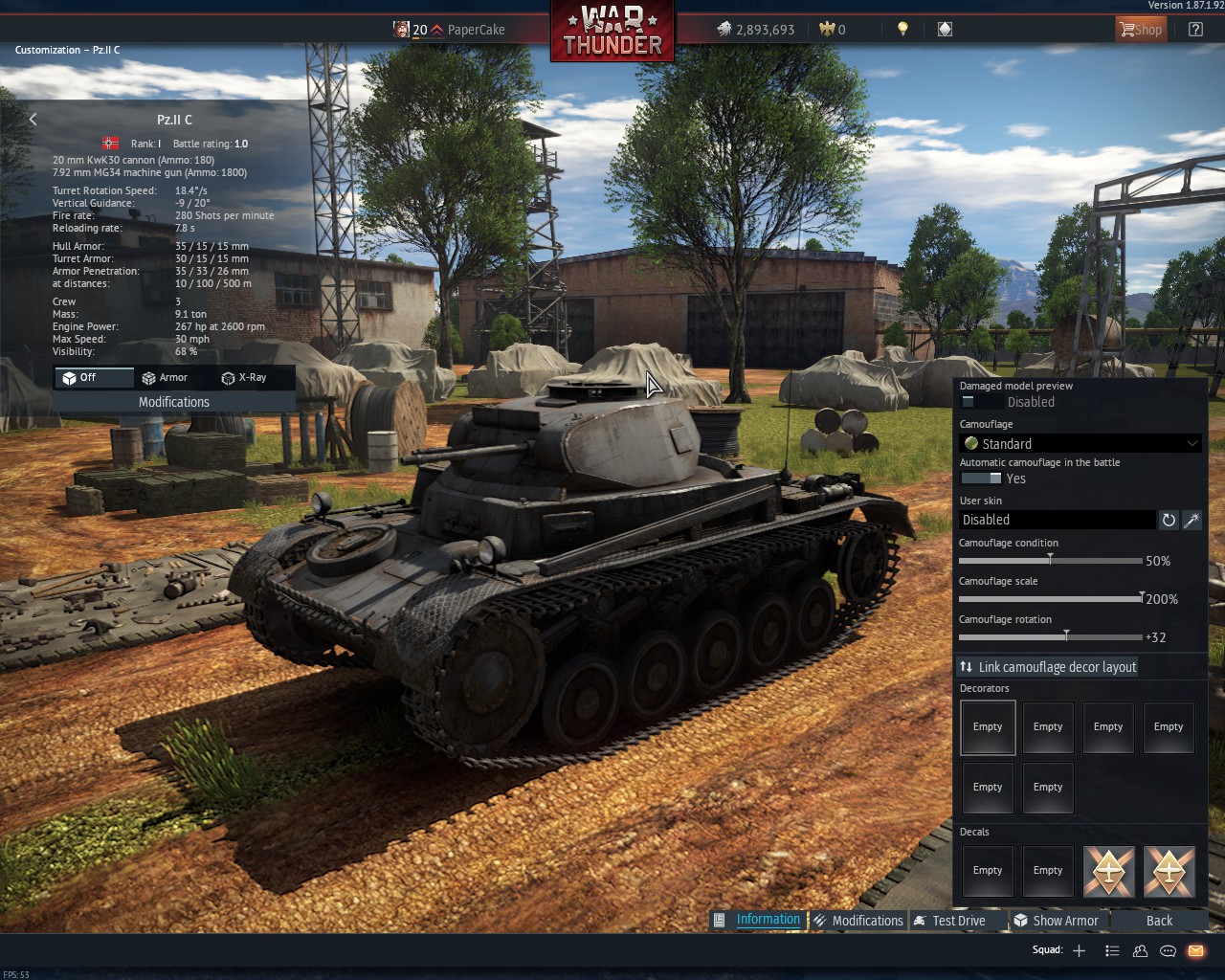Adjust the camouflage rotation slider
Viewport: 1225px width, 980px height.
pos(1066,636)
